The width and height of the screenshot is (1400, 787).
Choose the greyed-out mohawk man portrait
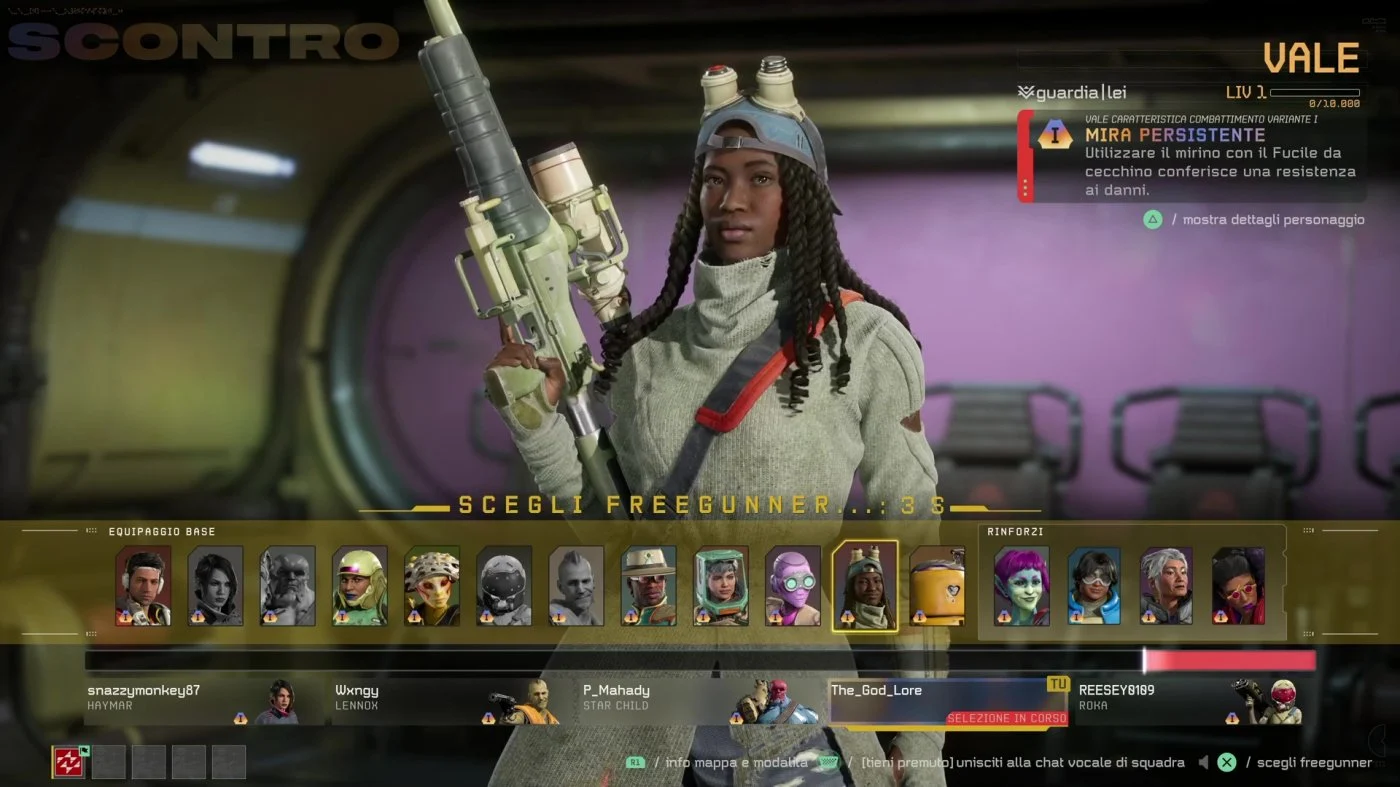click(x=576, y=586)
